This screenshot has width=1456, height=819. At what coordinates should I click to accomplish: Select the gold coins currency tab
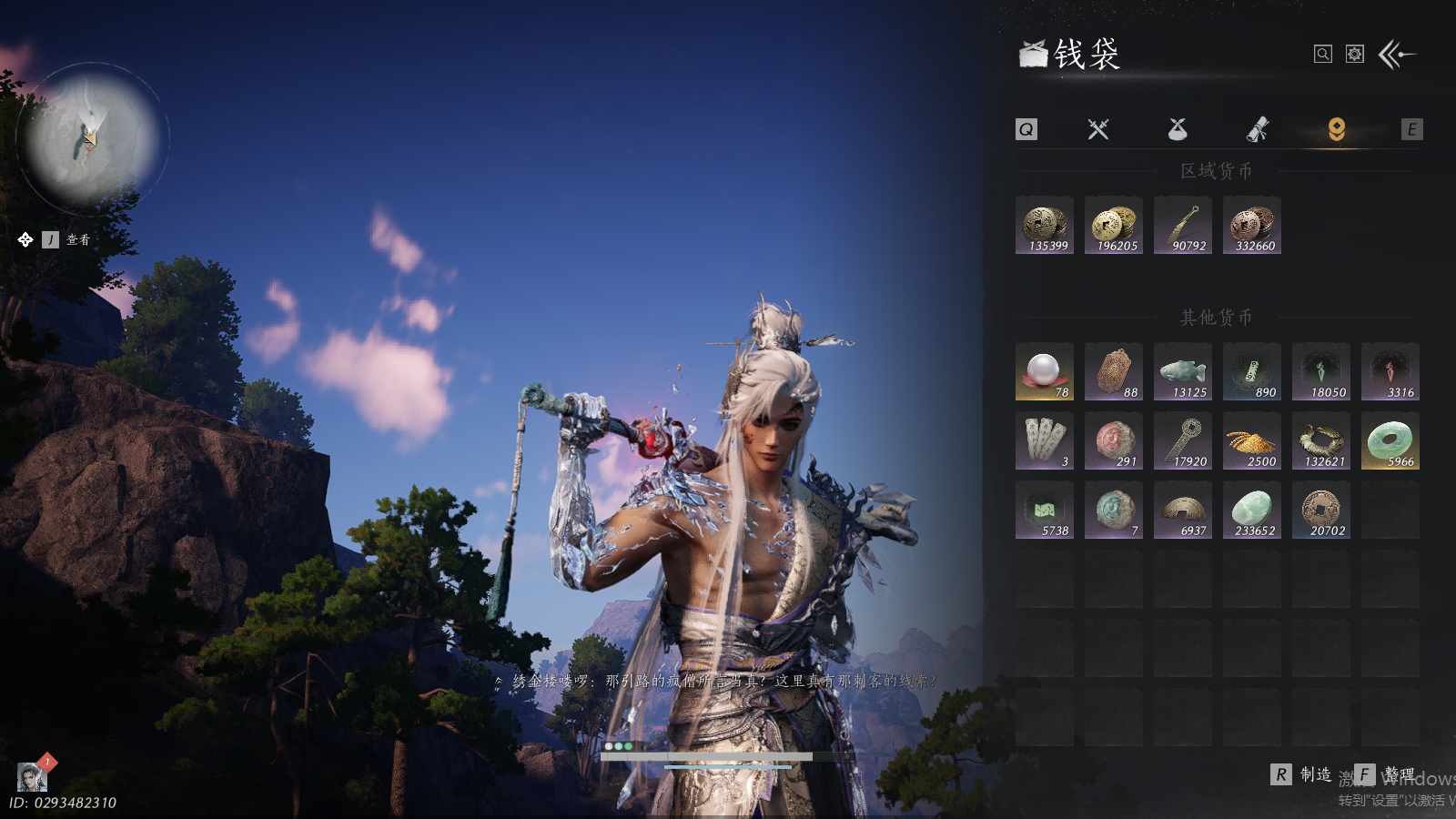[x=1336, y=129]
